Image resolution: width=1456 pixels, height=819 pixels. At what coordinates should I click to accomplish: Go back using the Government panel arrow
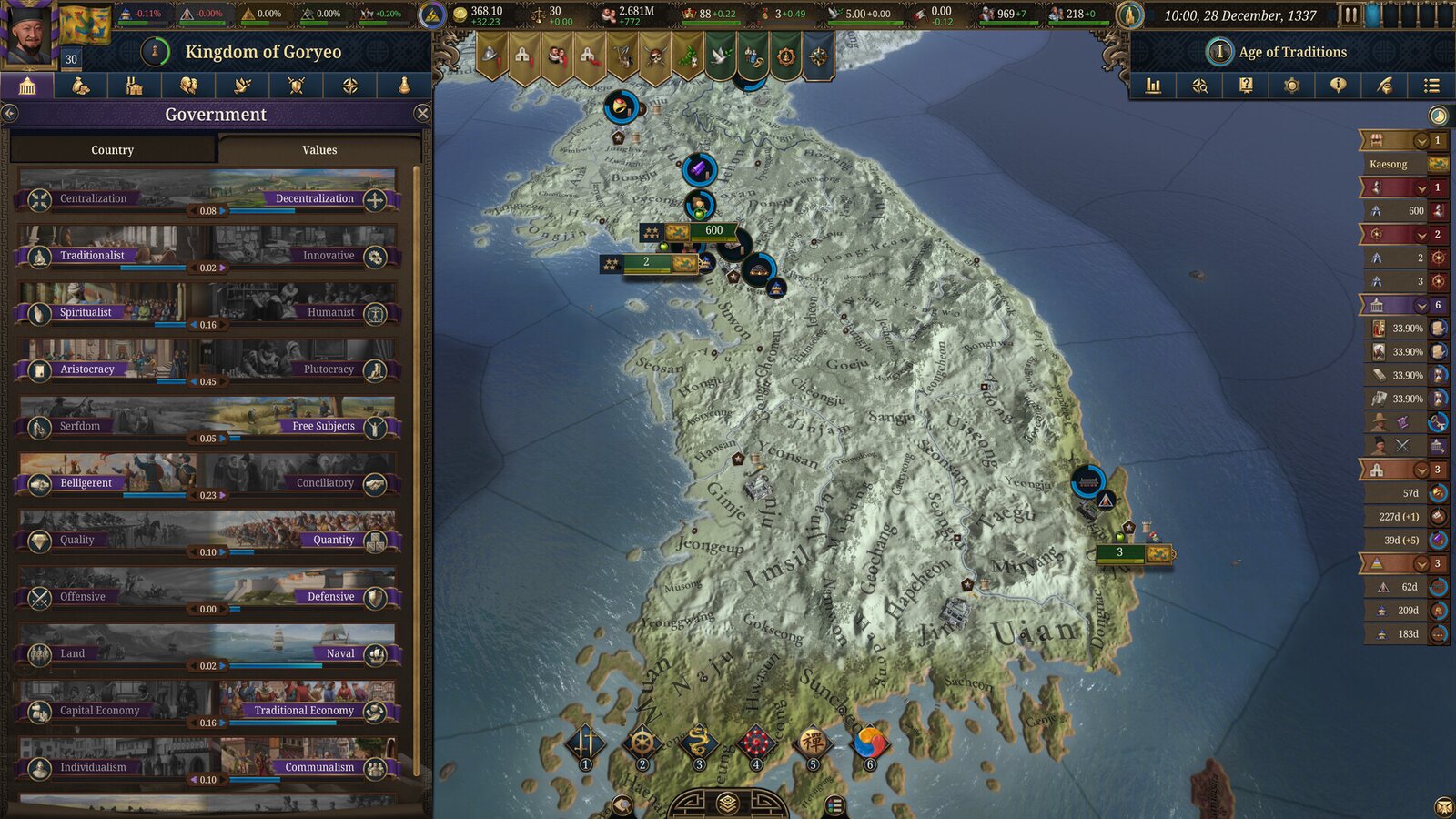pos(11,113)
